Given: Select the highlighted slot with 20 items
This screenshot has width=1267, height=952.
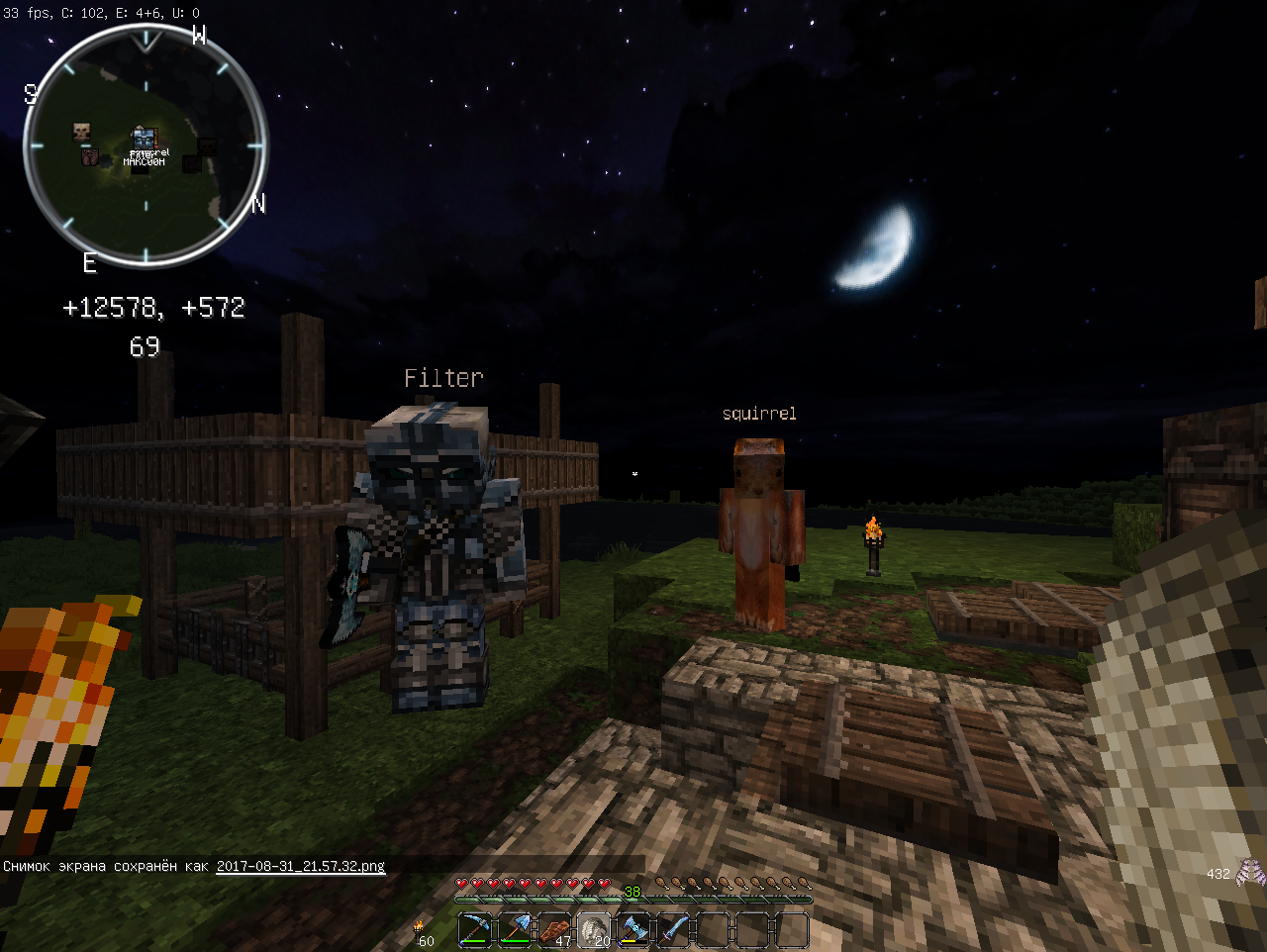Looking at the screenshot, I should 594,931.
